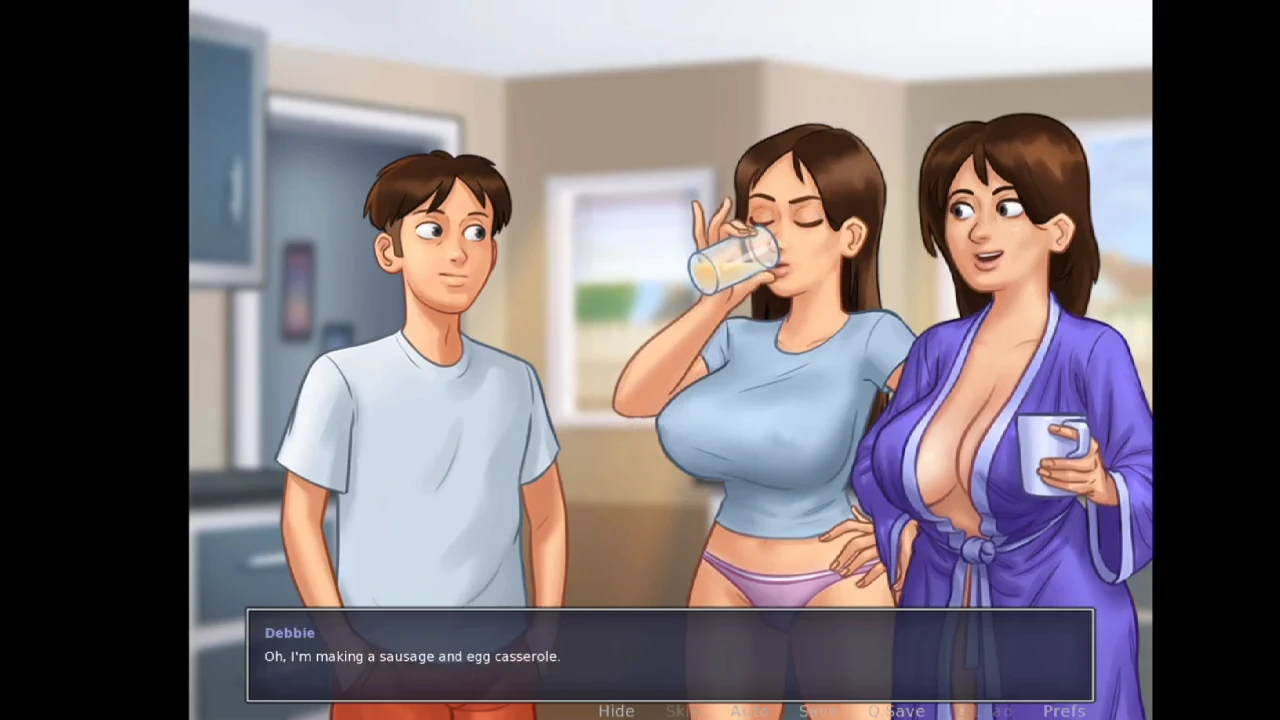
Task: Open the Save menu
Action: pyautogui.click(x=818, y=711)
